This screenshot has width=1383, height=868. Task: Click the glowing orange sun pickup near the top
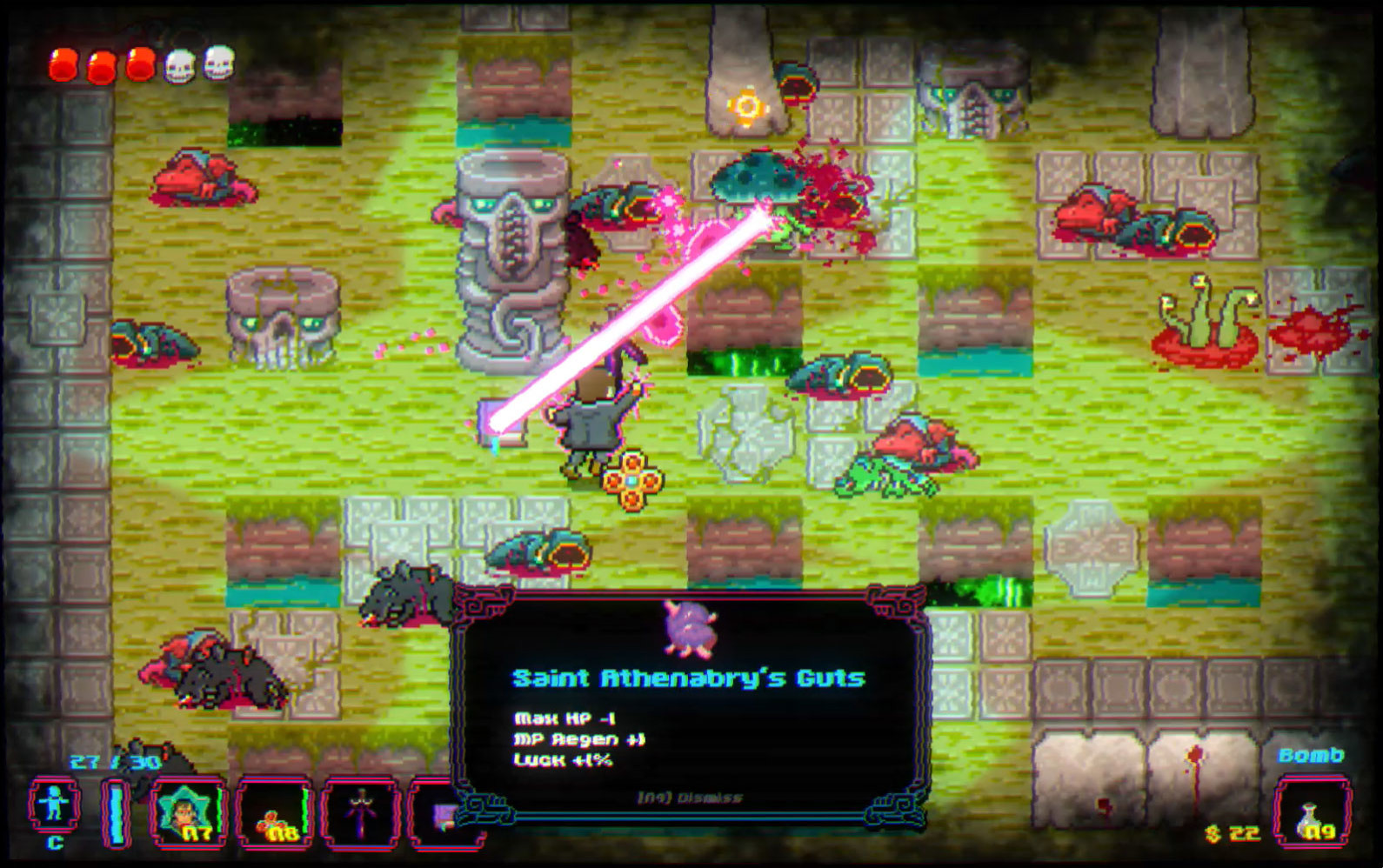tap(749, 106)
